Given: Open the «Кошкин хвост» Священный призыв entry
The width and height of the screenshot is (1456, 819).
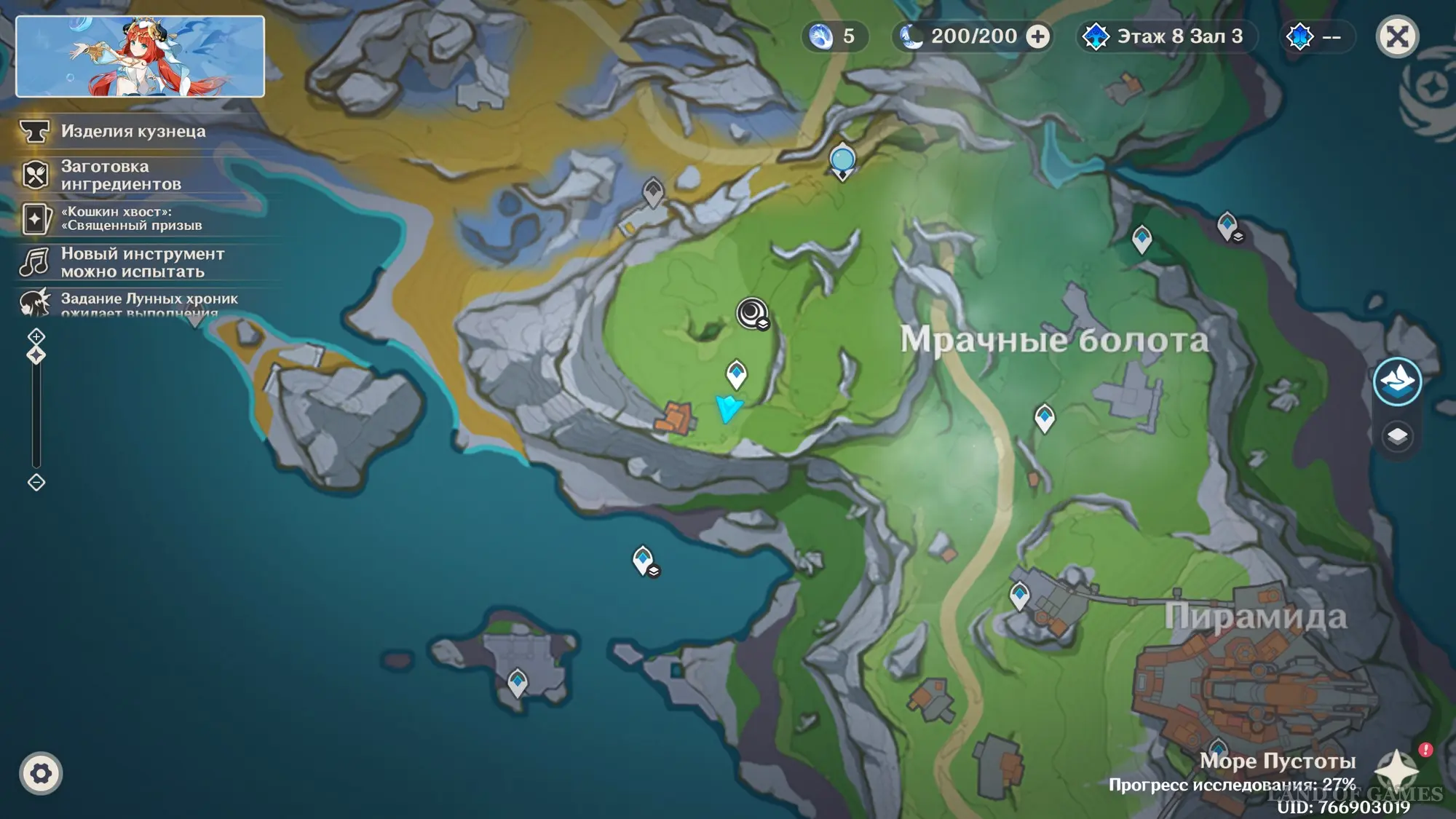Looking at the screenshot, I should (131, 218).
